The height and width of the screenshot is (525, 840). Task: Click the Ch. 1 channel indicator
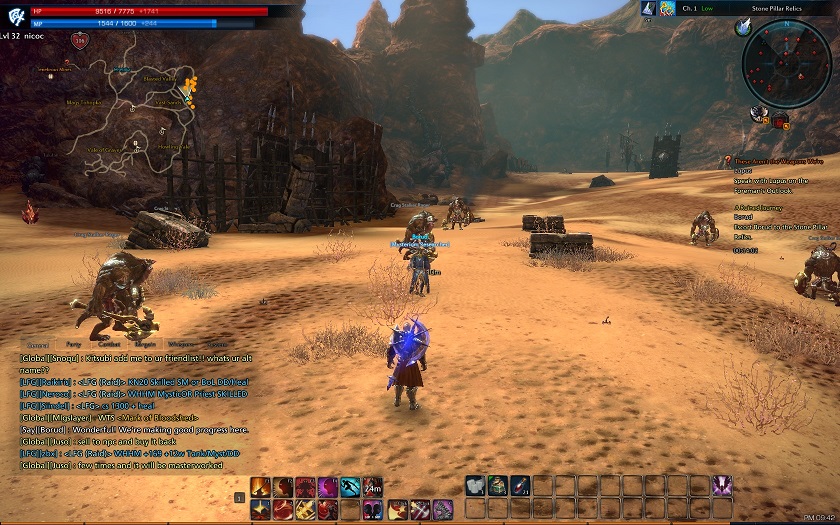[690, 8]
